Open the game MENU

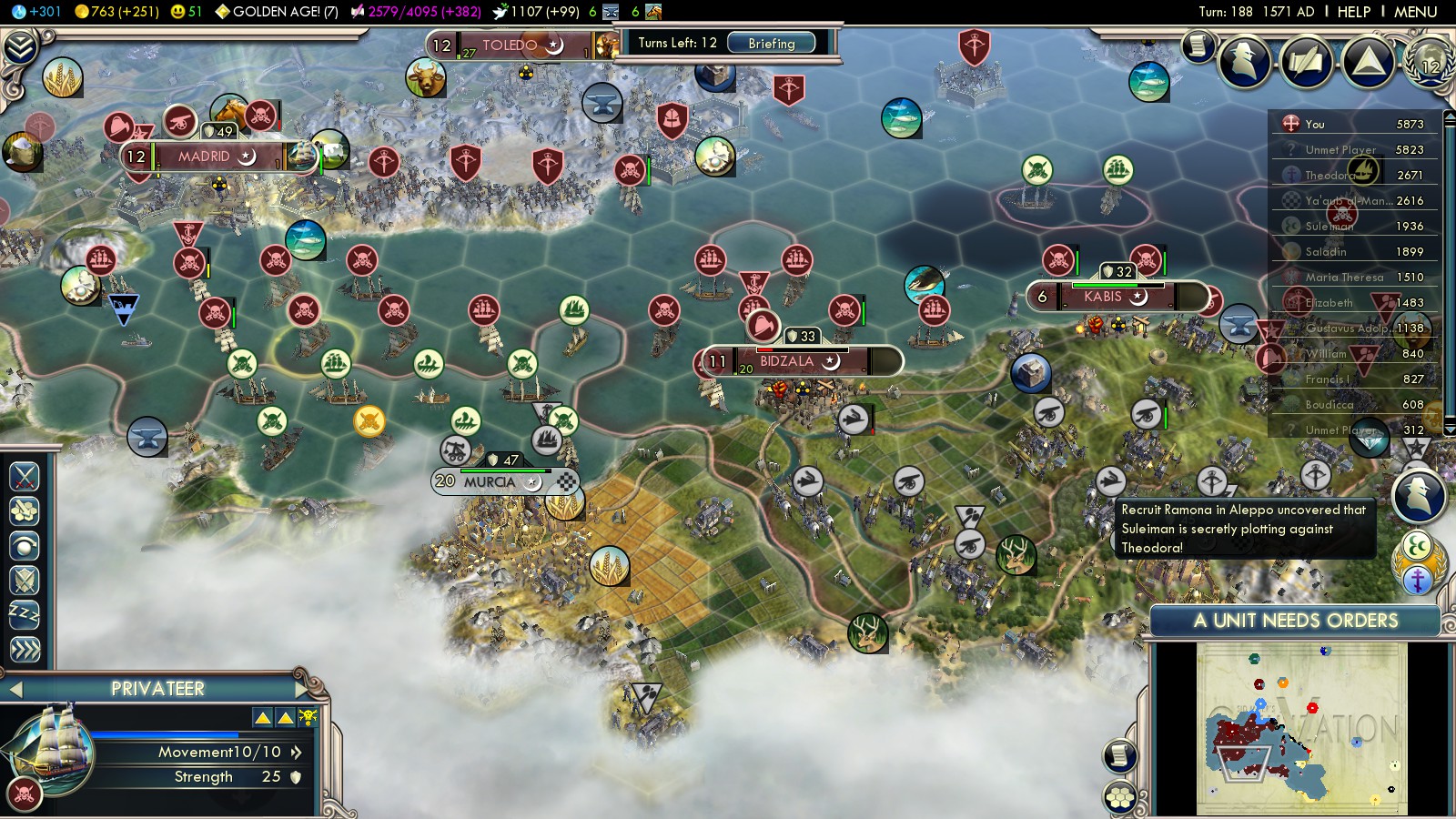pos(1415,12)
